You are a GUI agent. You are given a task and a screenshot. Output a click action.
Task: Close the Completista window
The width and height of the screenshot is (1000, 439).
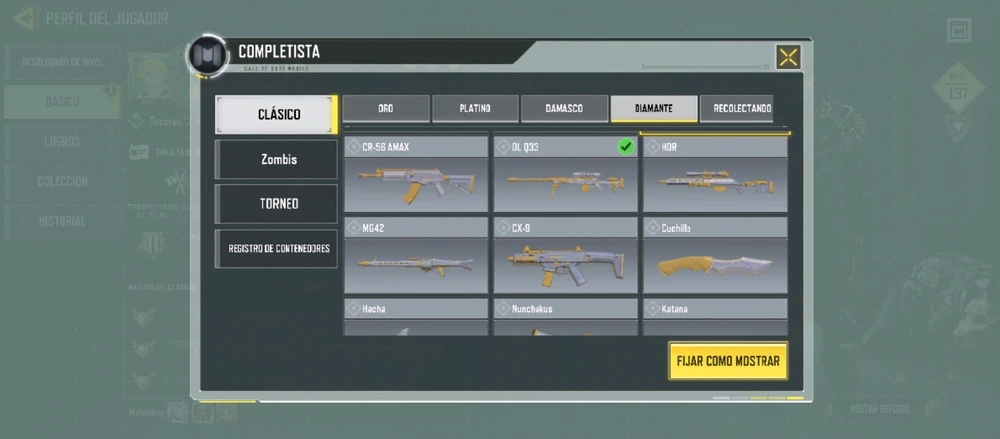[x=788, y=57]
